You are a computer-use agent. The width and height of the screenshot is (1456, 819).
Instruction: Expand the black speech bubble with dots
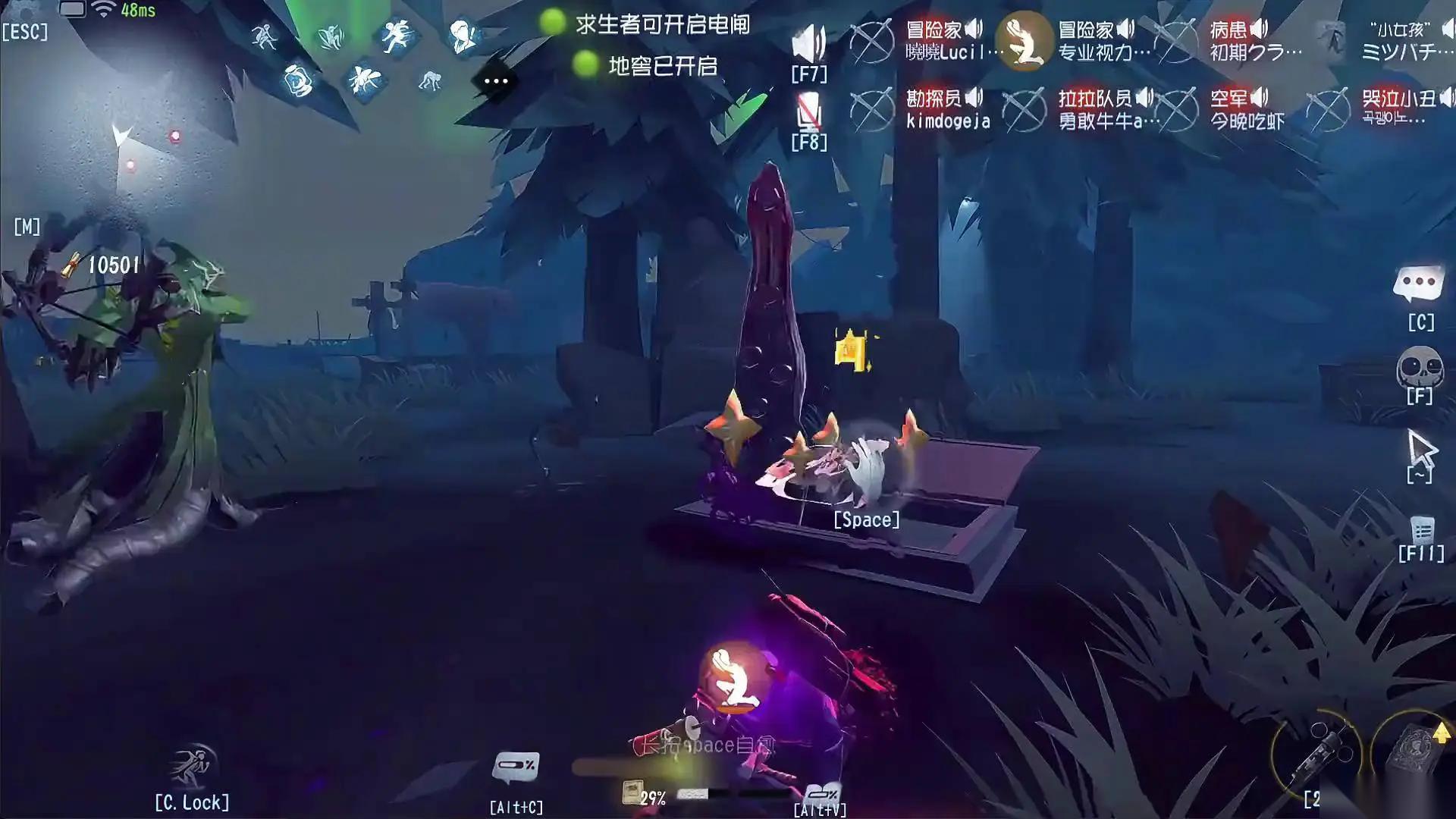pos(495,80)
